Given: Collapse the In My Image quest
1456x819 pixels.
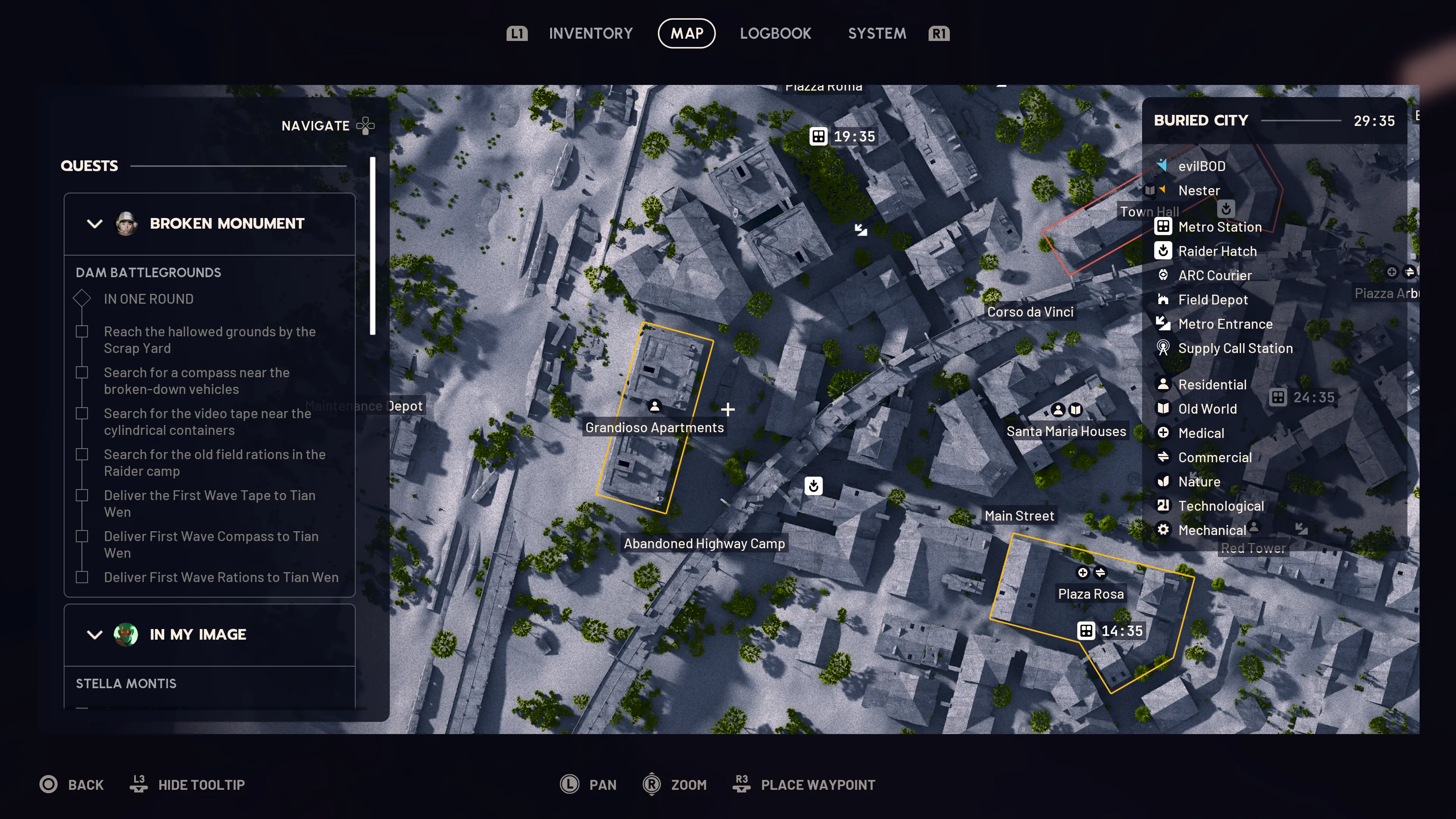Looking at the screenshot, I should (94, 635).
